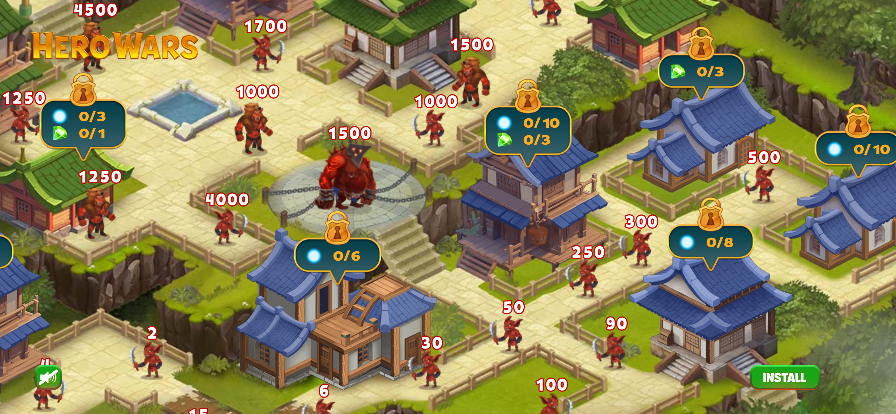
Task: Click the green INSTALL button
Action: pos(784,377)
